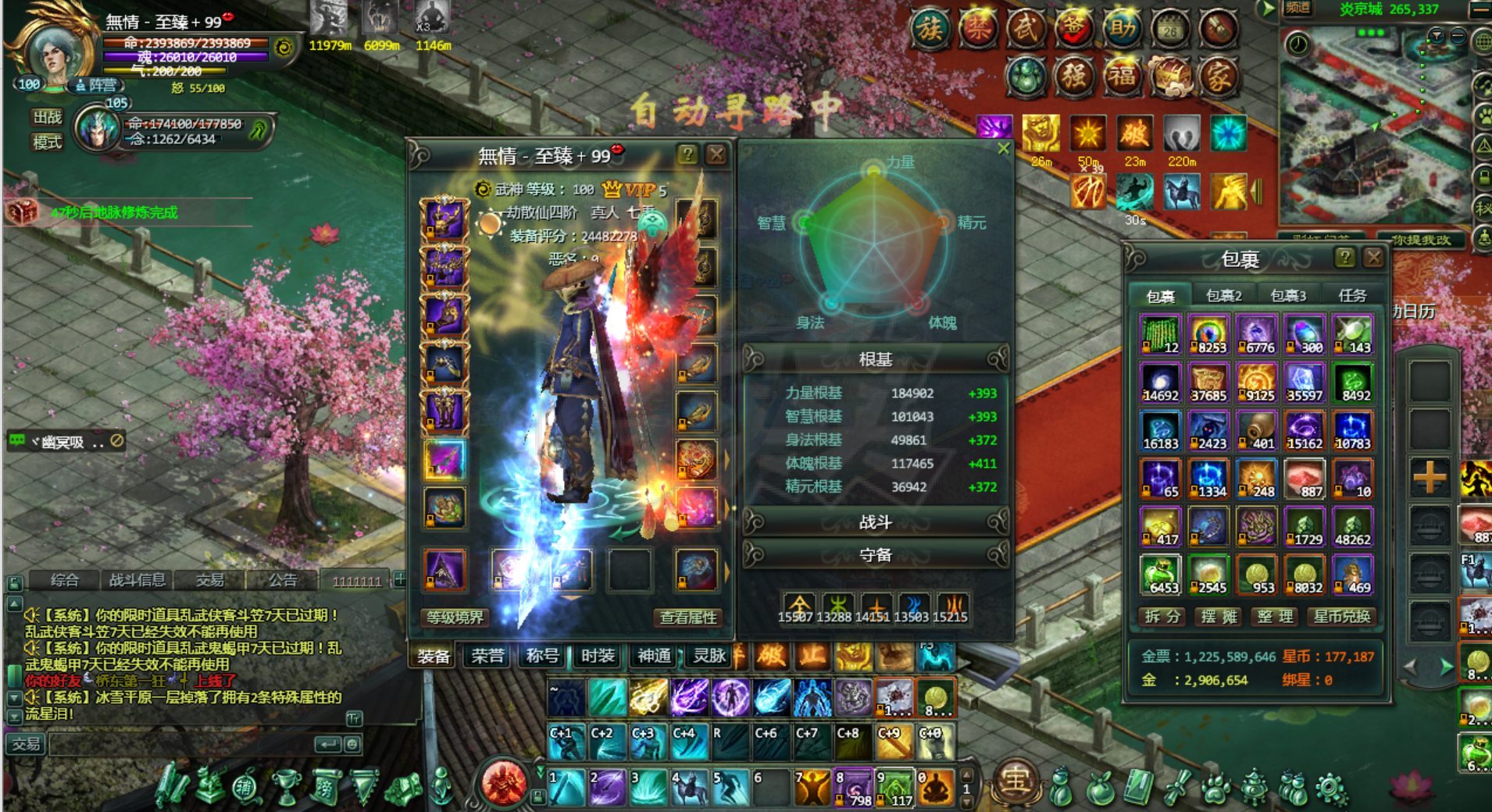The height and width of the screenshot is (812, 1492).
Task: Expand the 守备 defense stats section
Action: (875, 555)
